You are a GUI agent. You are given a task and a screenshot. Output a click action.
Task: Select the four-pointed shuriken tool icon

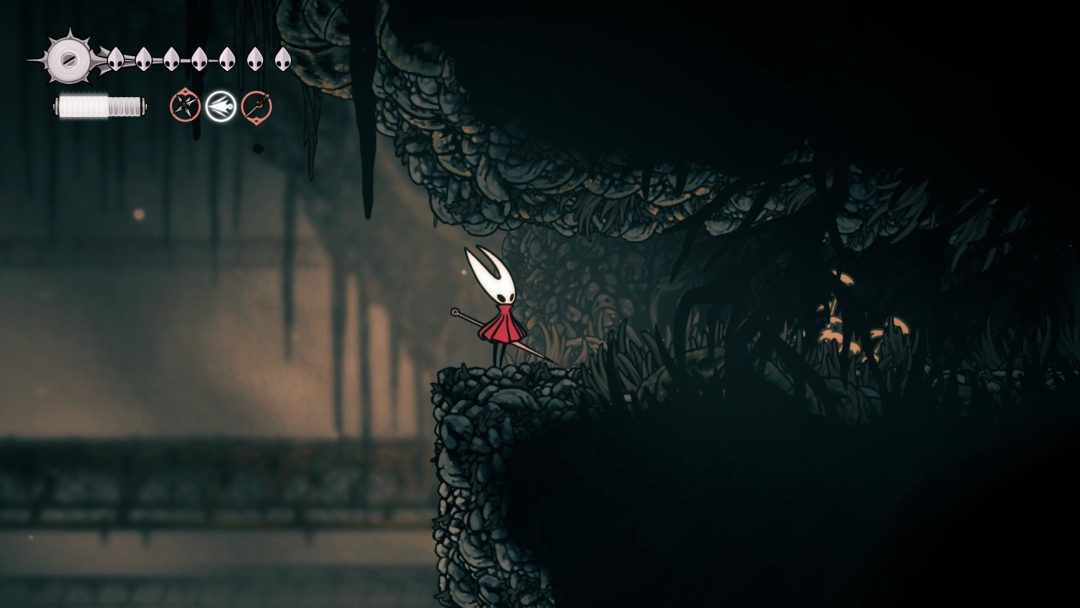coord(185,105)
